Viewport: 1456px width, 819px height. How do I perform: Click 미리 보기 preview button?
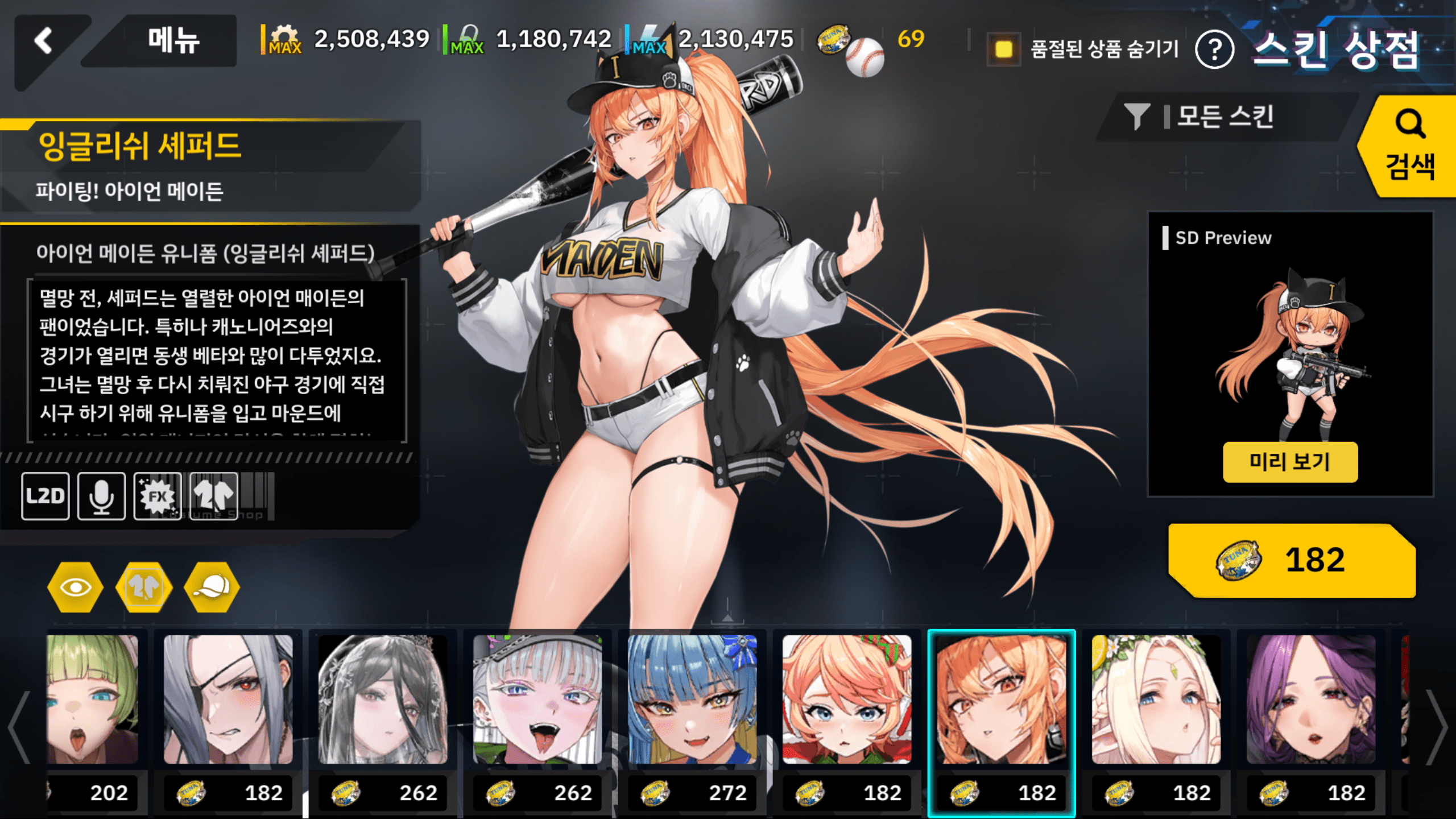[1290, 462]
